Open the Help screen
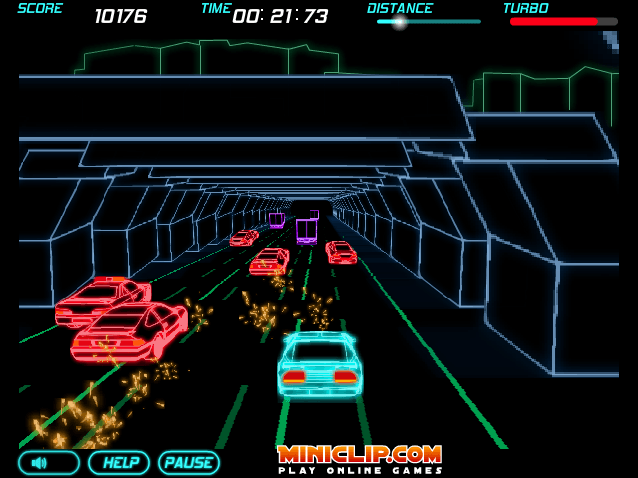Viewport: 638px width, 478px height. coord(119,462)
